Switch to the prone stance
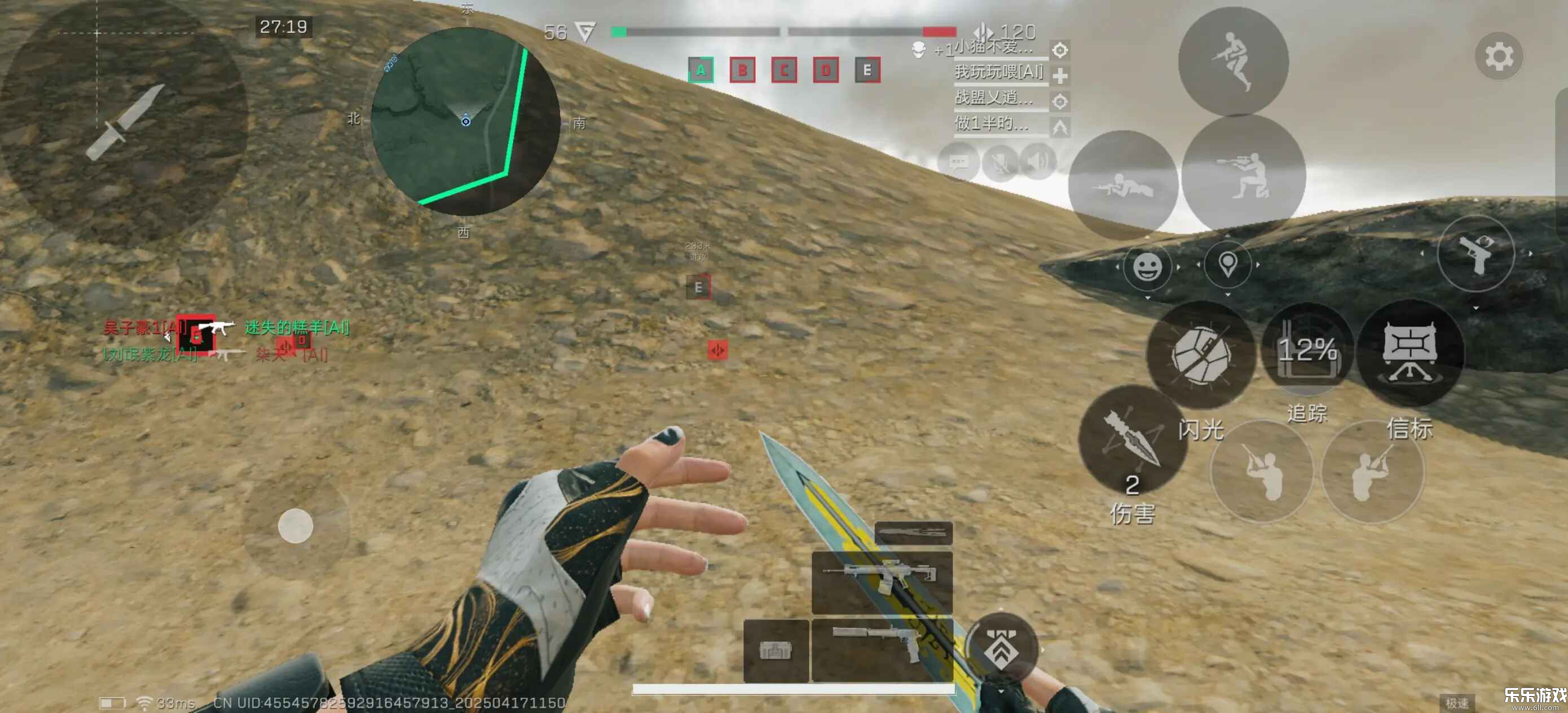This screenshot has width=1568, height=713. coord(1122,184)
